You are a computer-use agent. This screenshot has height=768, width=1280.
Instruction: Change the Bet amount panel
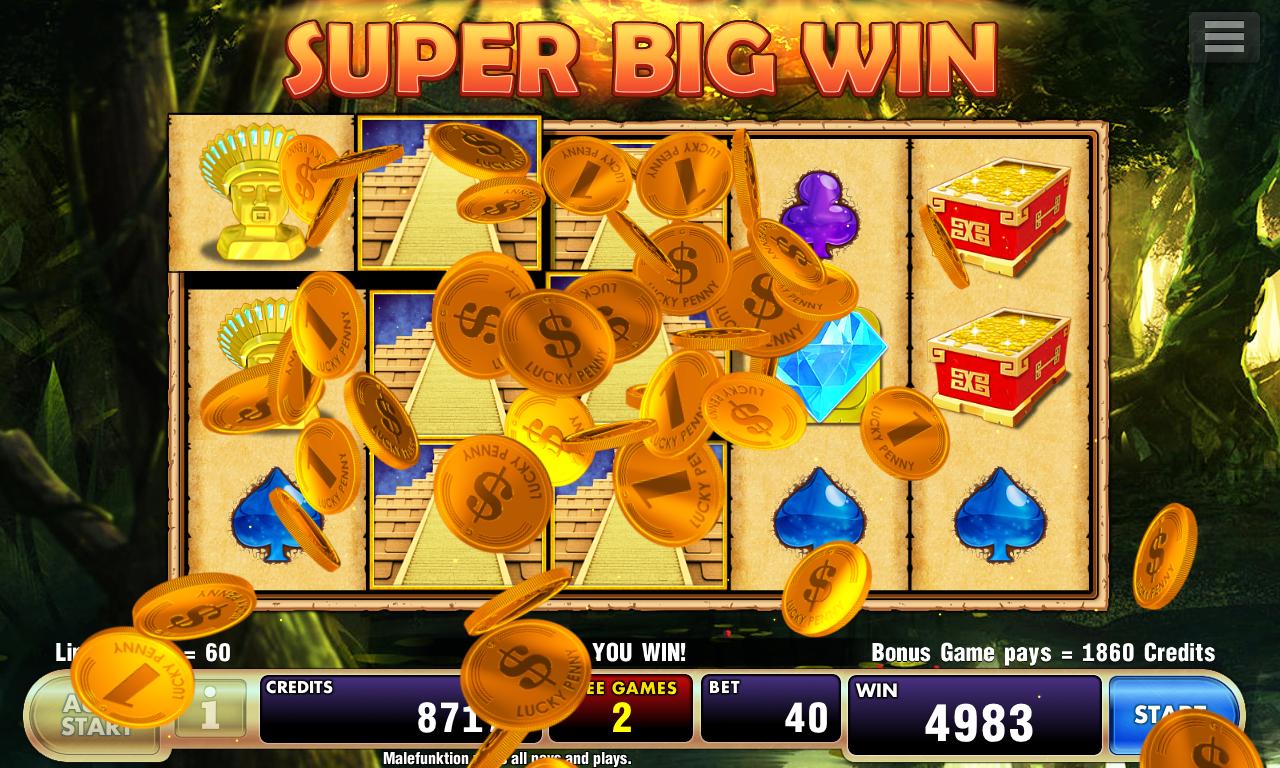pyautogui.click(x=770, y=709)
